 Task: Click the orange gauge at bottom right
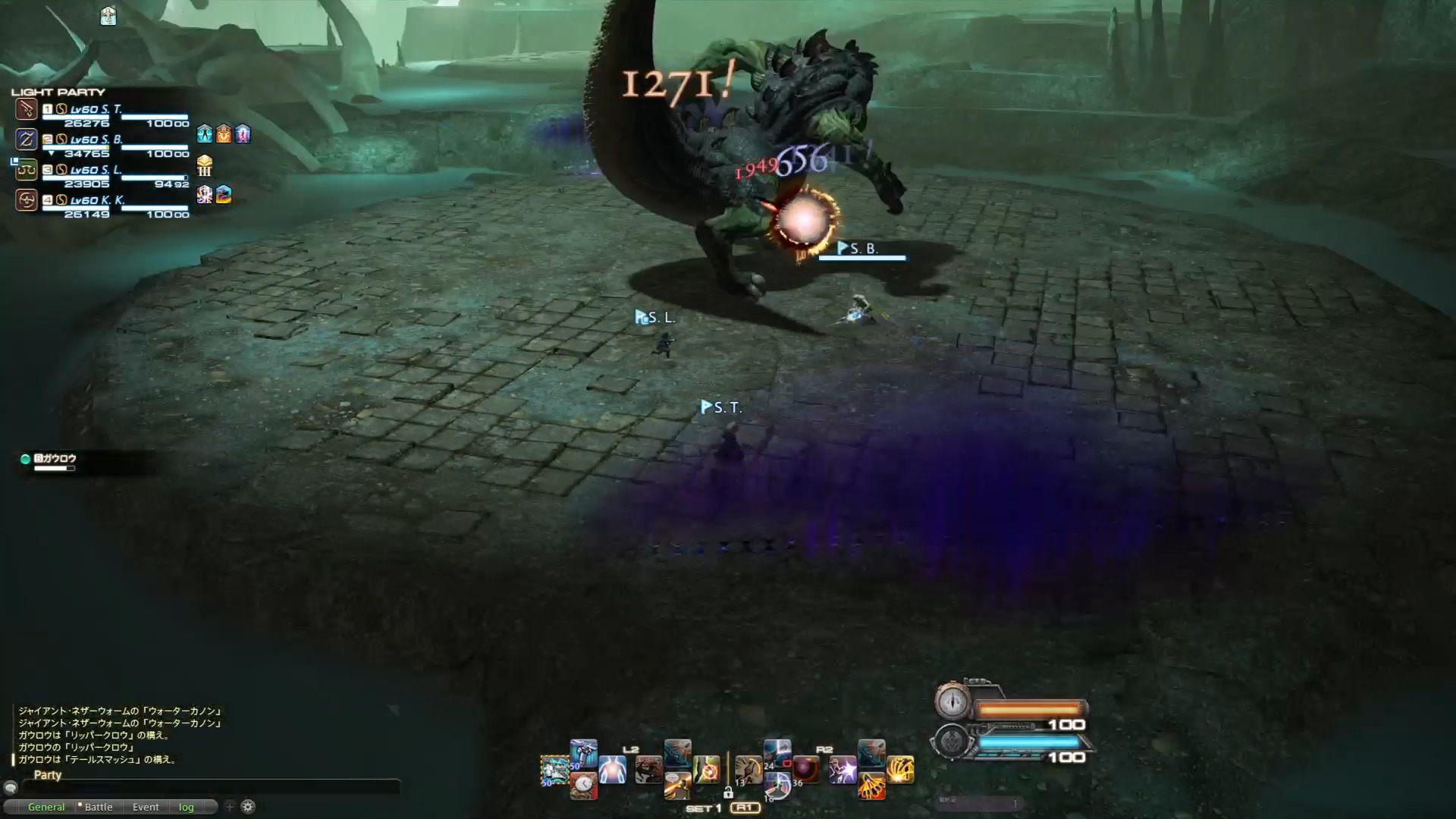[x=1028, y=707]
